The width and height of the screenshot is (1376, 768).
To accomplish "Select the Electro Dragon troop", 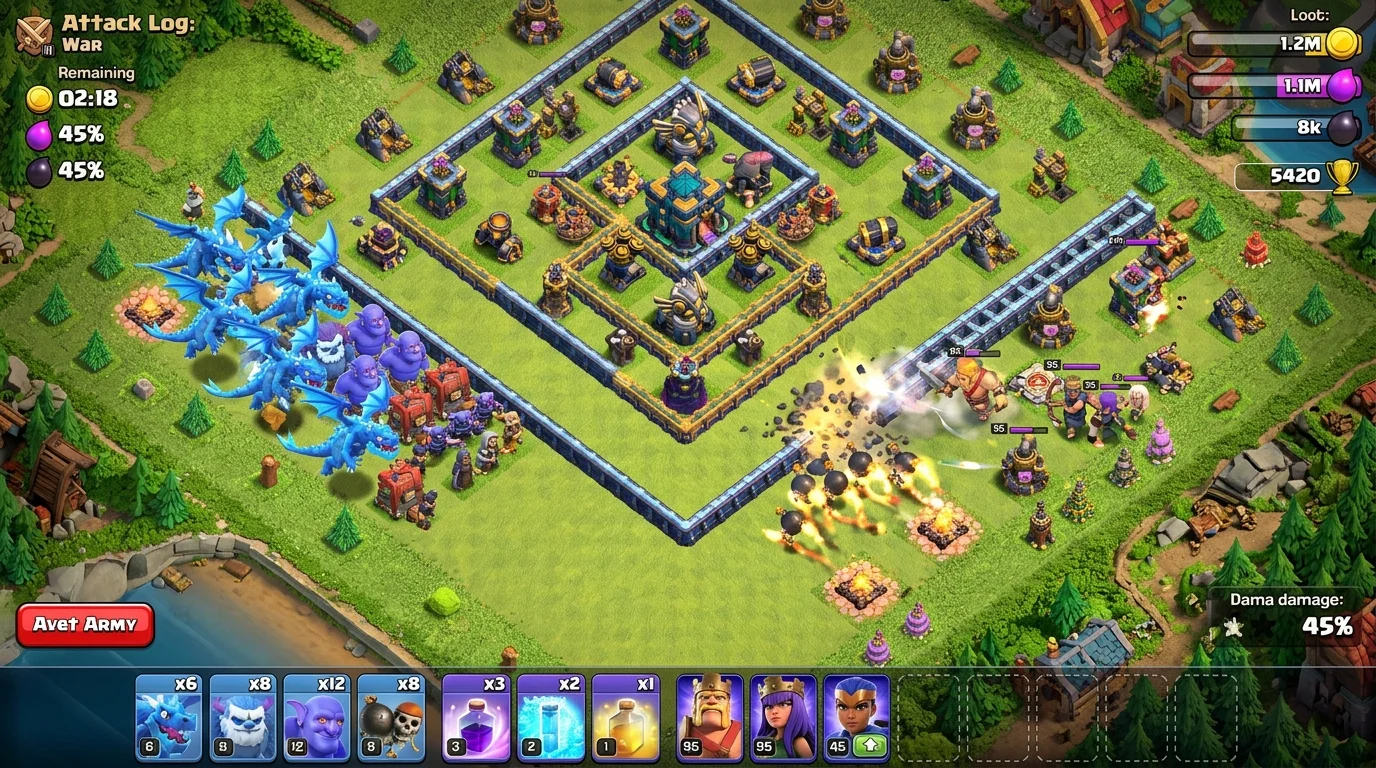I will (x=168, y=714).
